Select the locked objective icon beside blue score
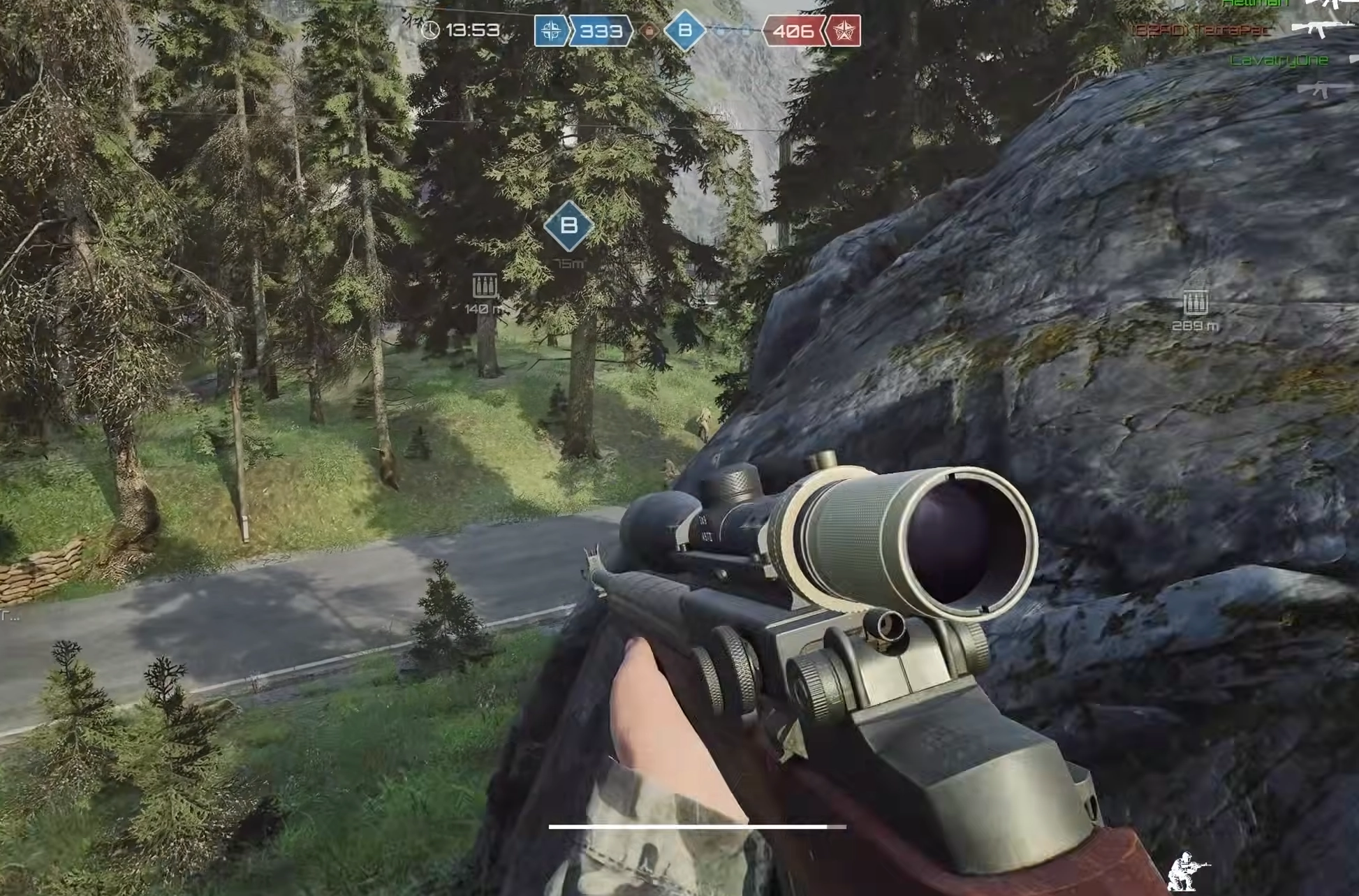 click(649, 31)
